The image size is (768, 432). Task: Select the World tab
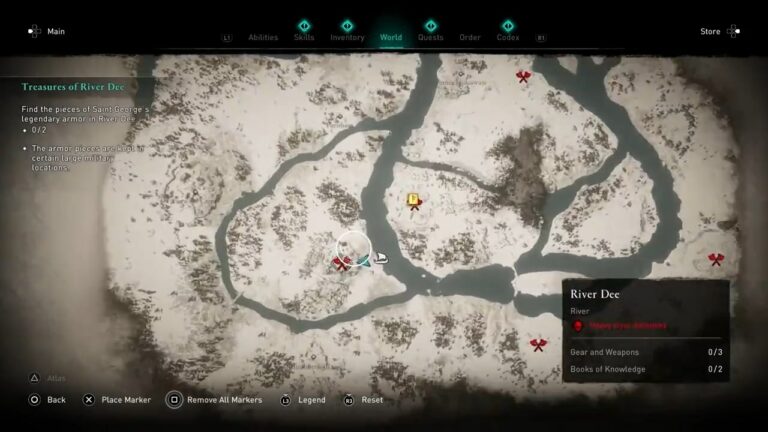(391, 37)
